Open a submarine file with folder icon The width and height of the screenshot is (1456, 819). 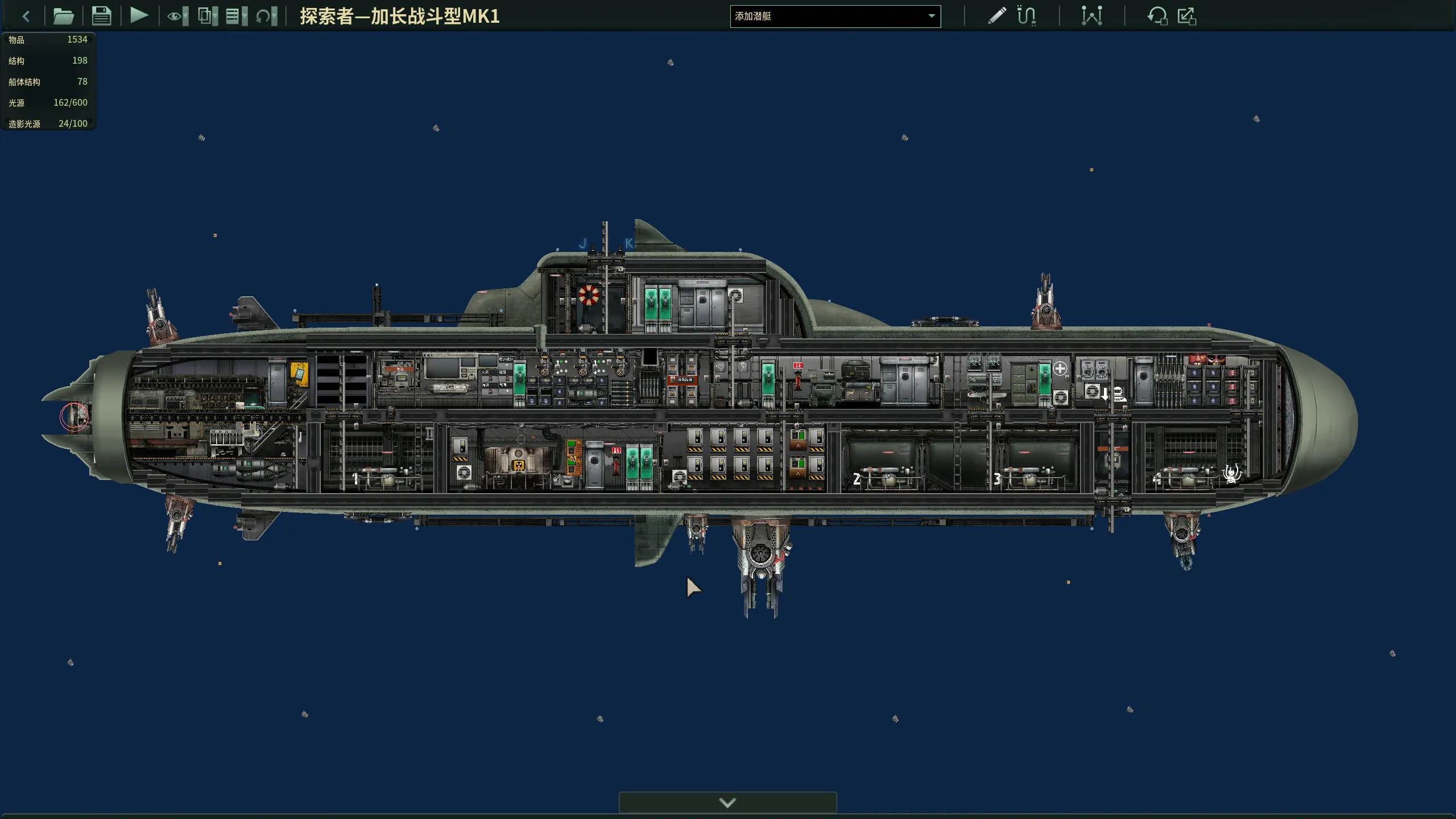tap(63, 16)
